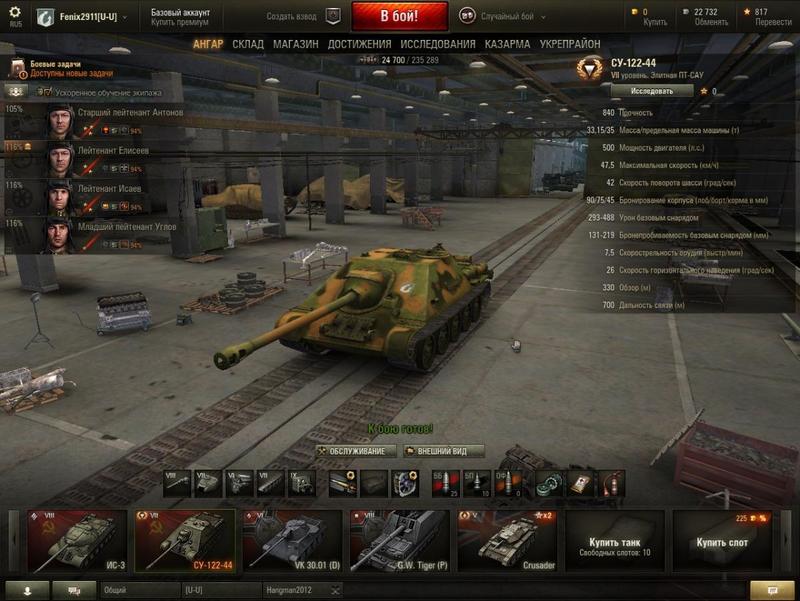Click the Купить слот button
800x601 pixels.
click(722, 541)
